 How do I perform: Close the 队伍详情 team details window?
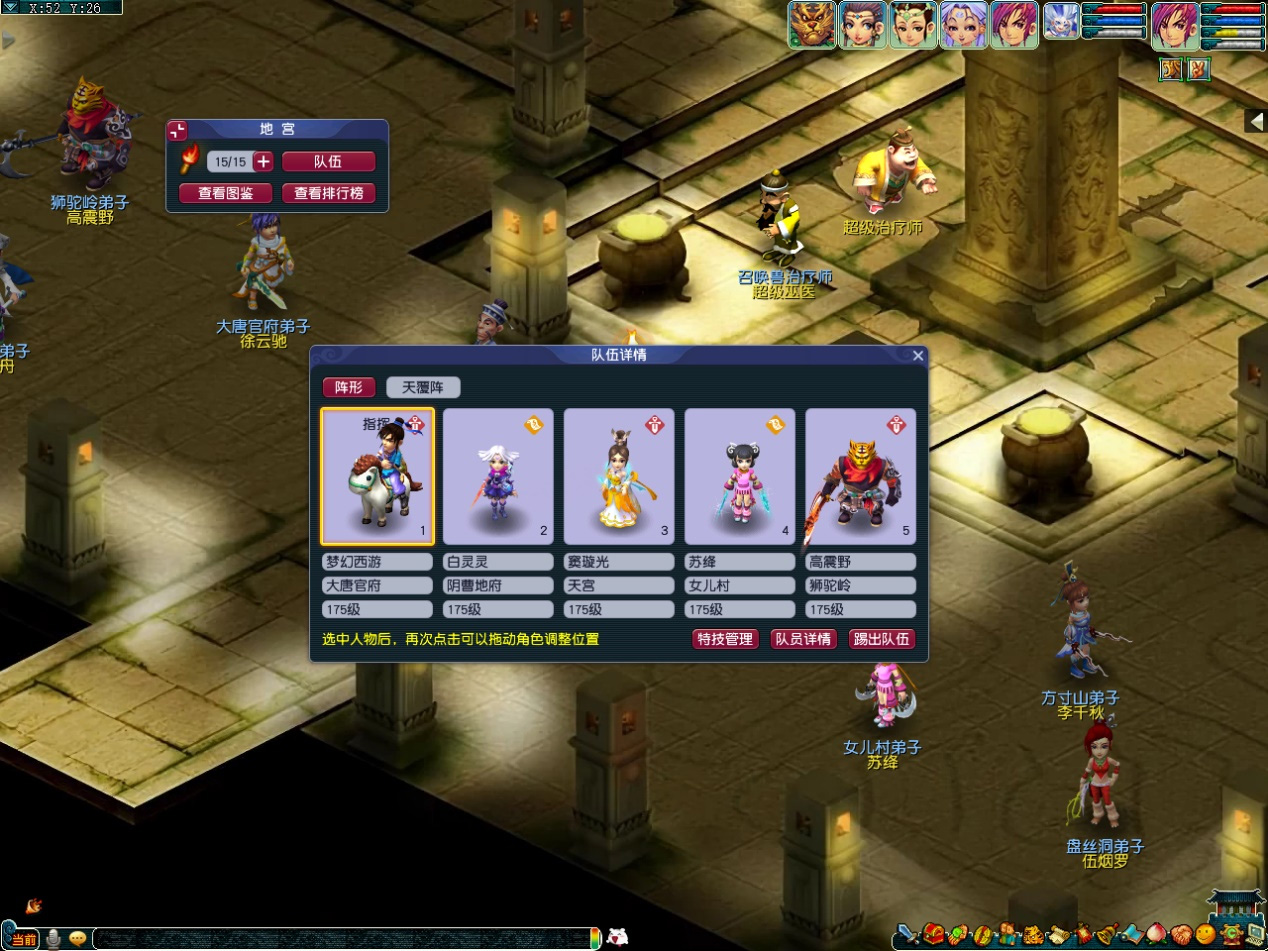coord(918,355)
